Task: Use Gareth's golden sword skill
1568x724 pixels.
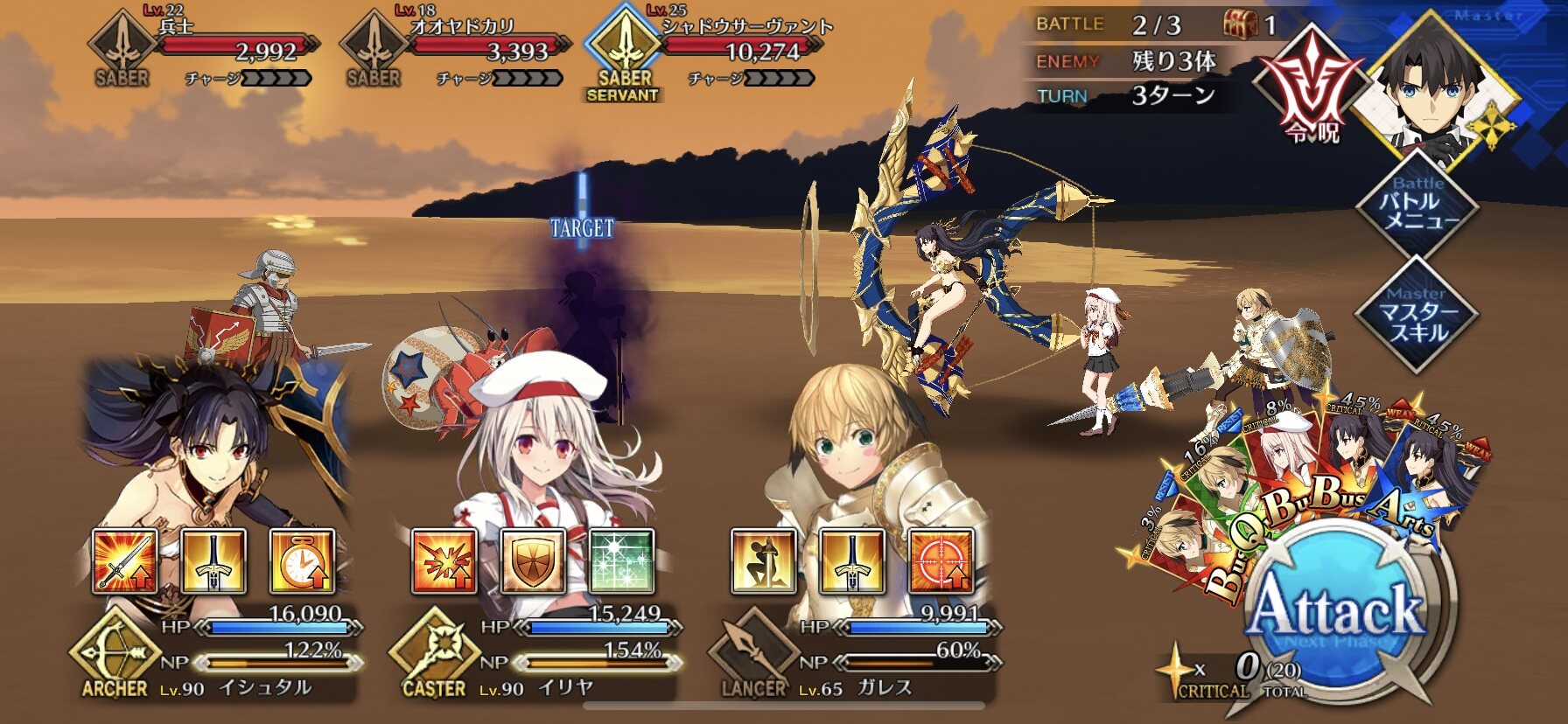Action: [x=852, y=561]
